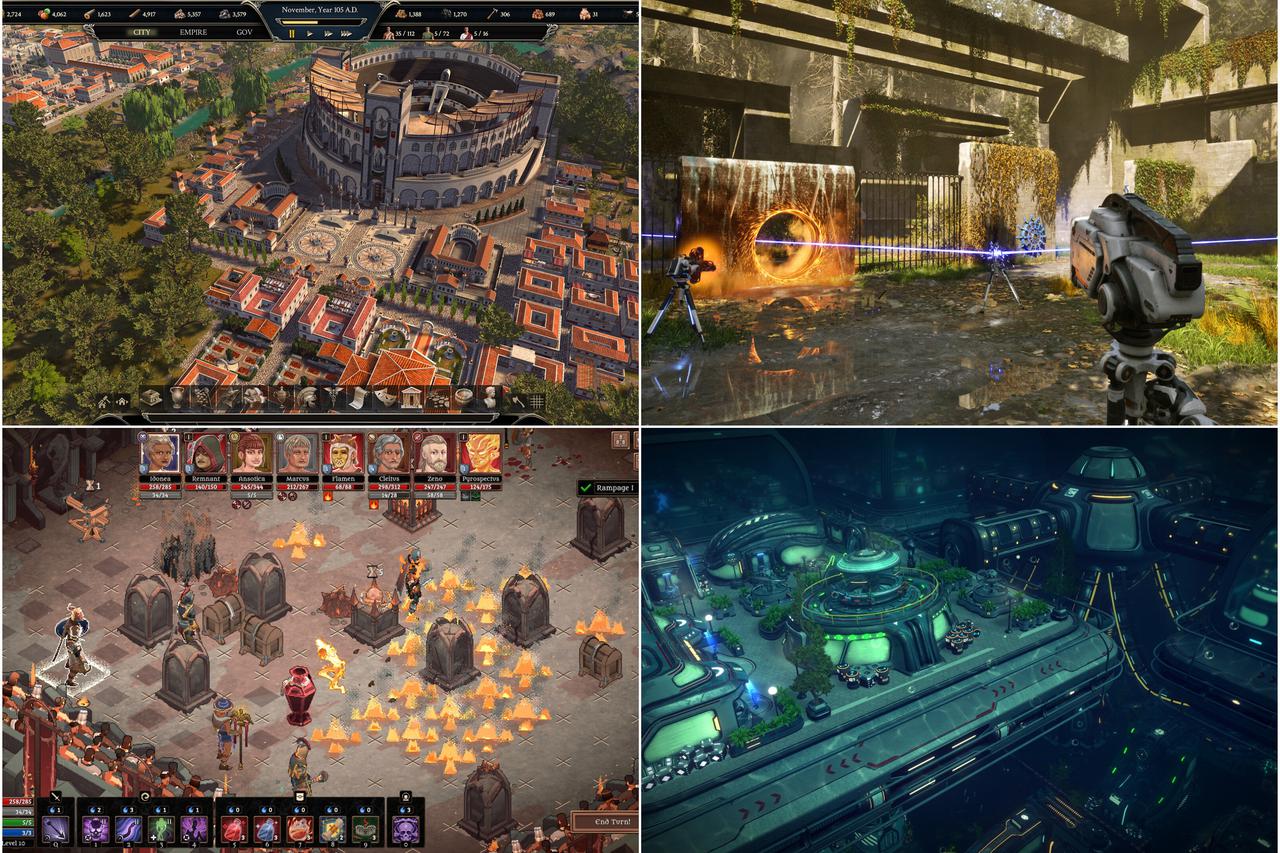The image size is (1280, 853).
Task: Toggle the Rampage I checkmark
Action: tap(586, 488)
